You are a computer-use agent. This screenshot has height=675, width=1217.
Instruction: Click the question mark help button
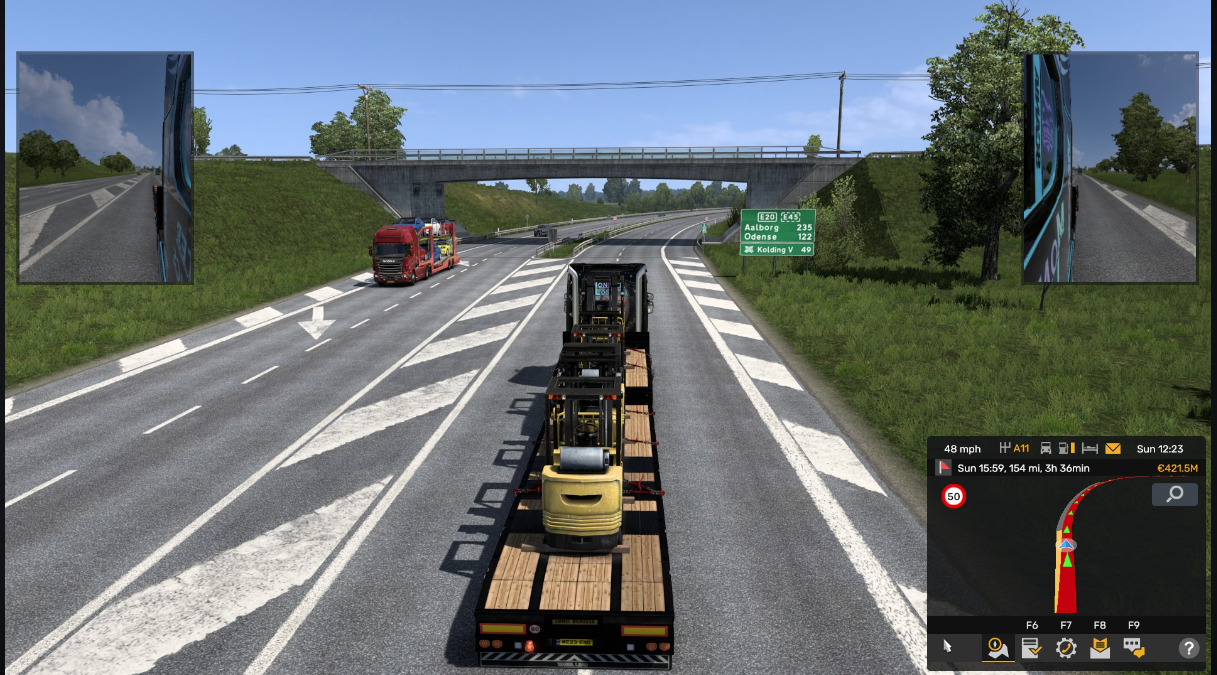[1189, 648]
